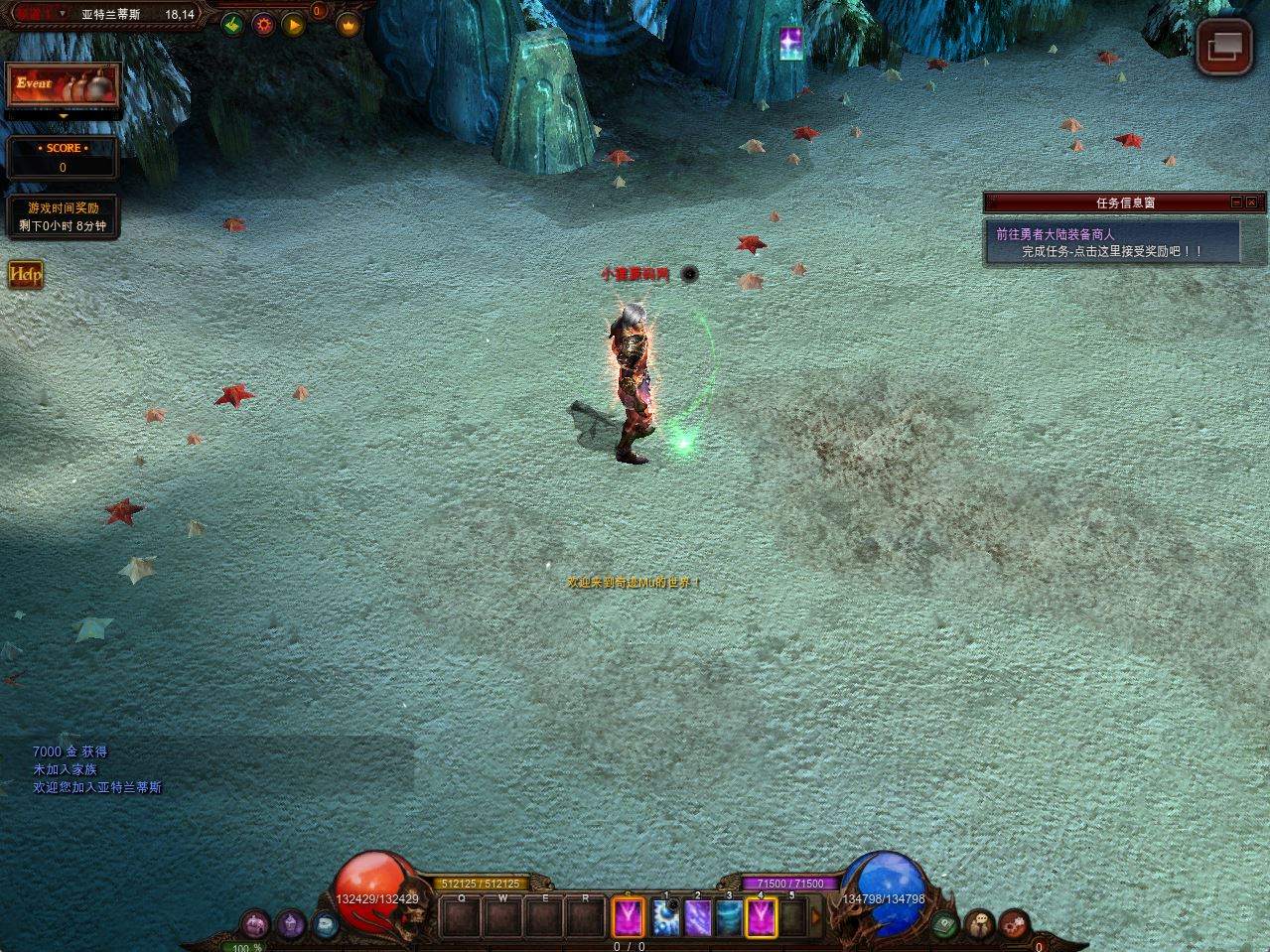
Task: Minimize the quest info window
Action: (x=1236, y=202)
